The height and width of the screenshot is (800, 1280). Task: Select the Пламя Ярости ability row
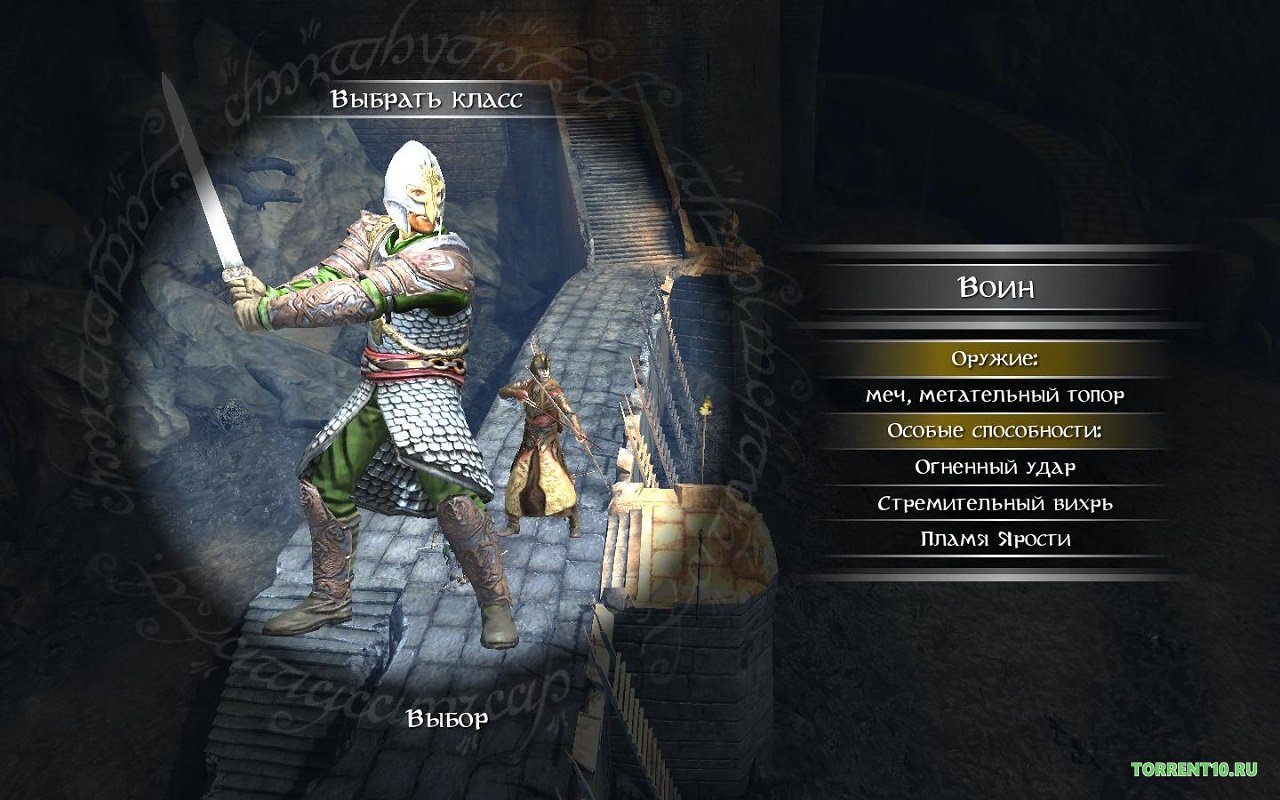[995, 539]
